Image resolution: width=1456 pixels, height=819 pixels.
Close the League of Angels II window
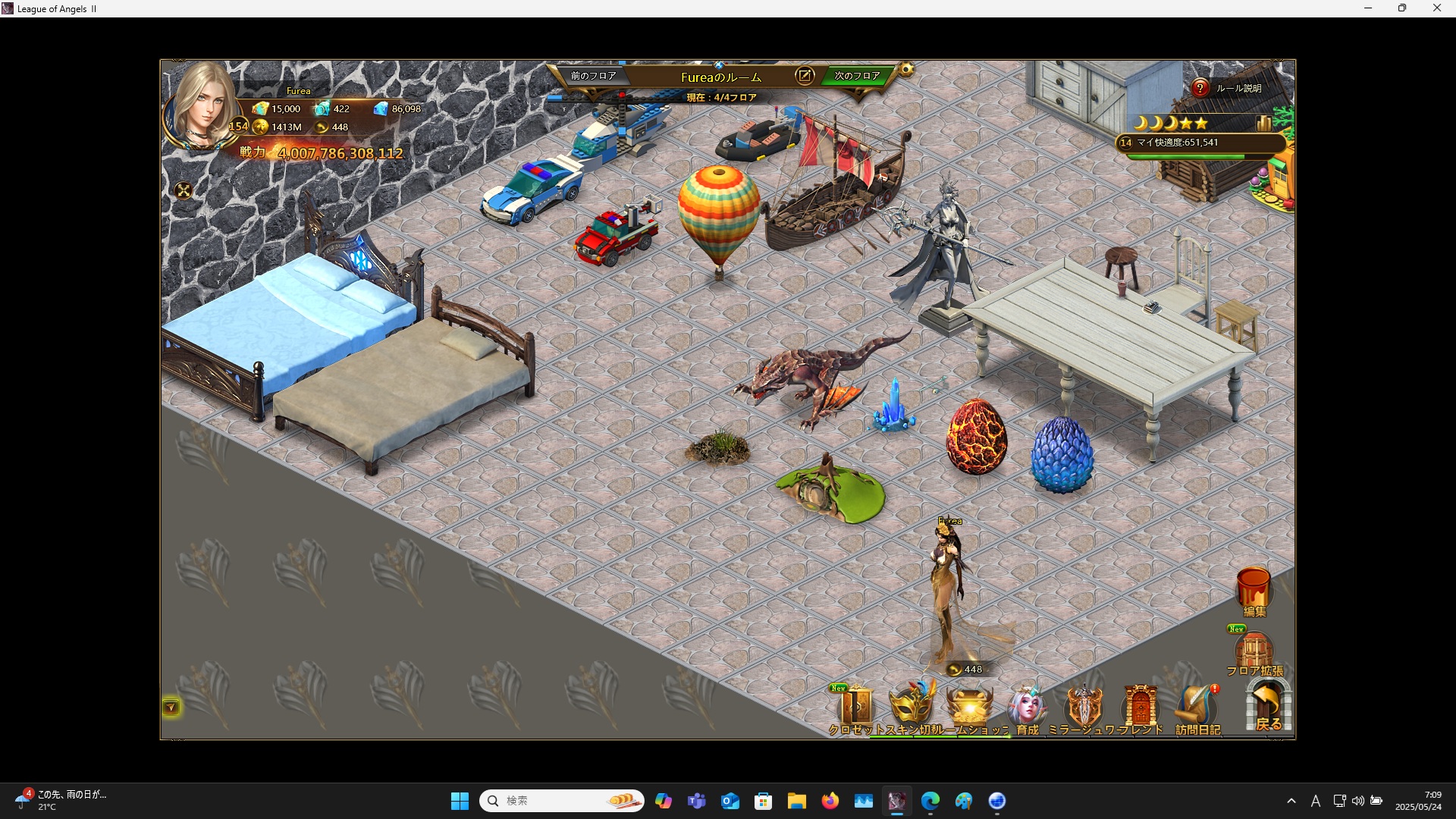(1436, 8)
